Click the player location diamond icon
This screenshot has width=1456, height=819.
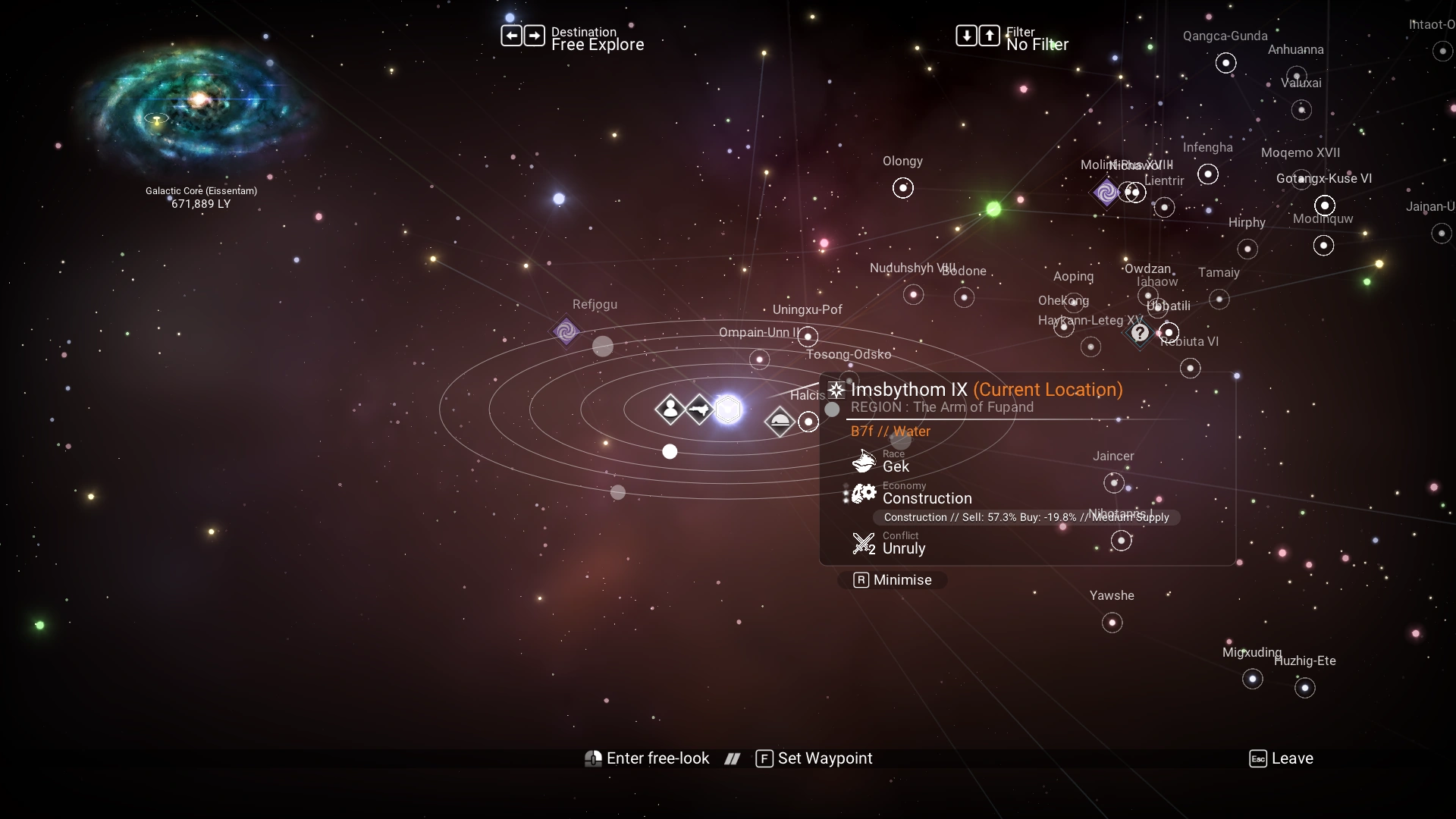coord(670,409)
